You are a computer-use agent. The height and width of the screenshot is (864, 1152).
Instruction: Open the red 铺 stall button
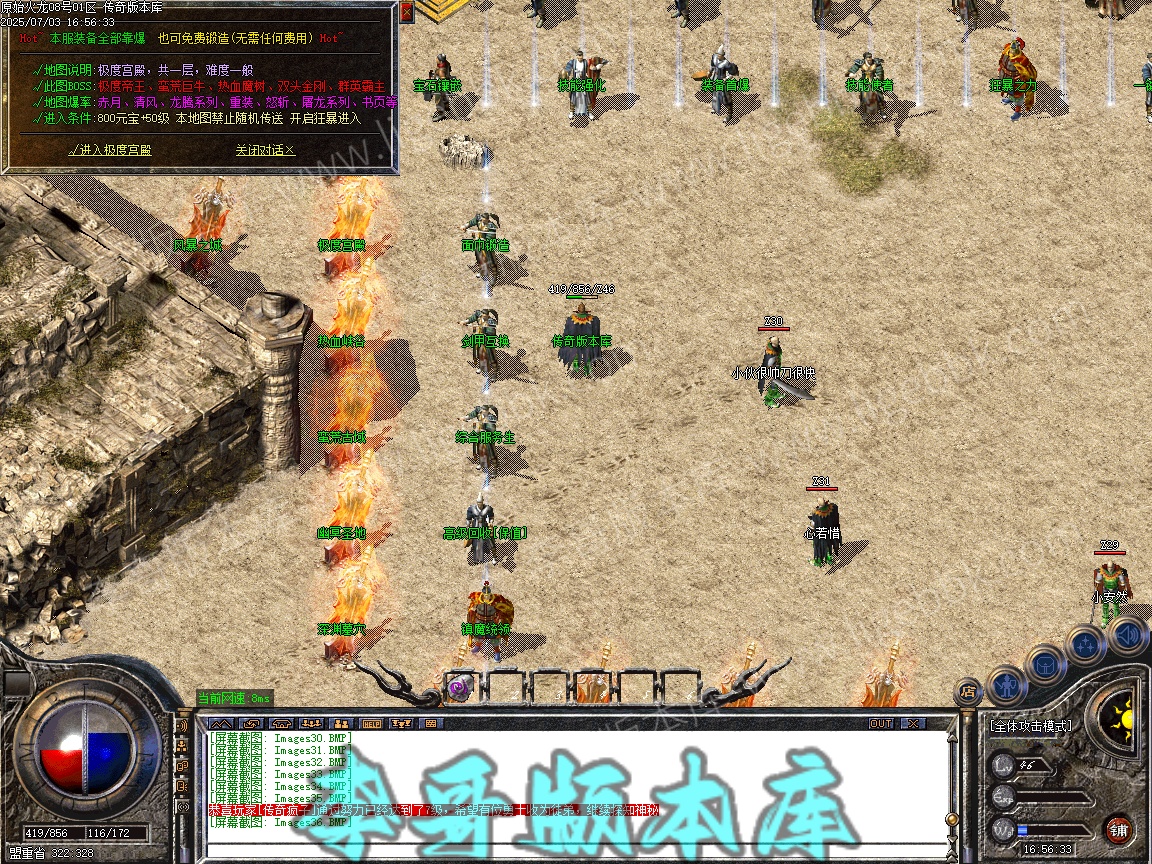pos(1118,829)
